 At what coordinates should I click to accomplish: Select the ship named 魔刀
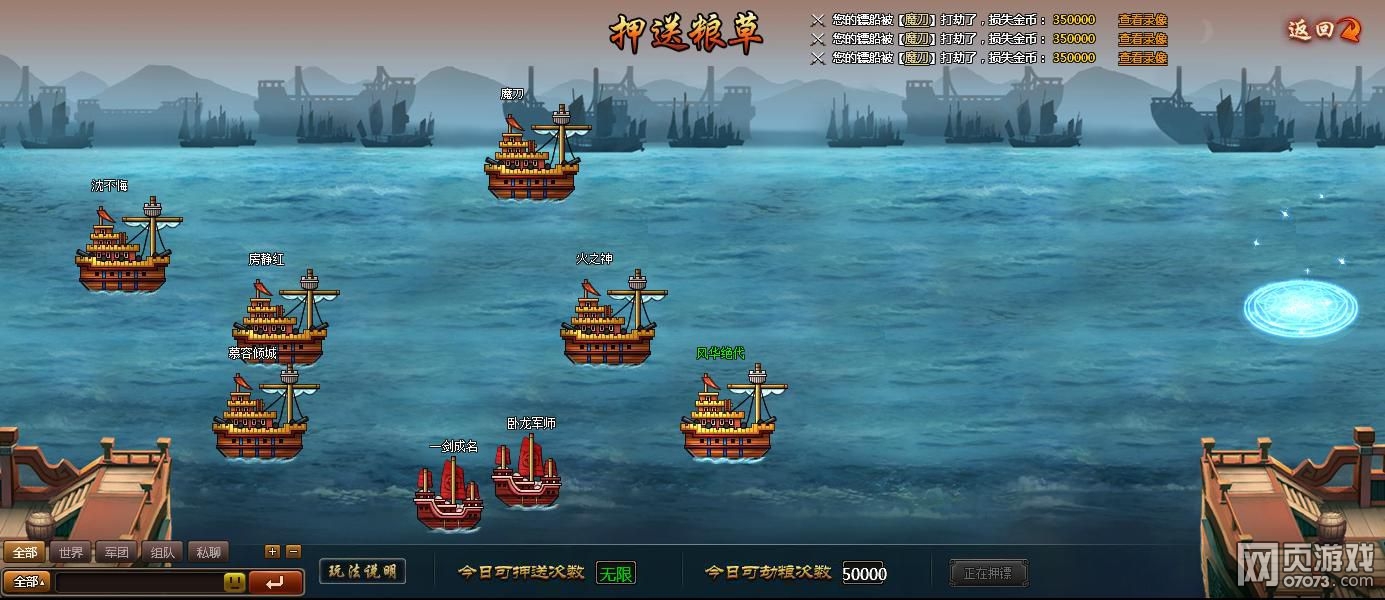[x=532, y=155]
